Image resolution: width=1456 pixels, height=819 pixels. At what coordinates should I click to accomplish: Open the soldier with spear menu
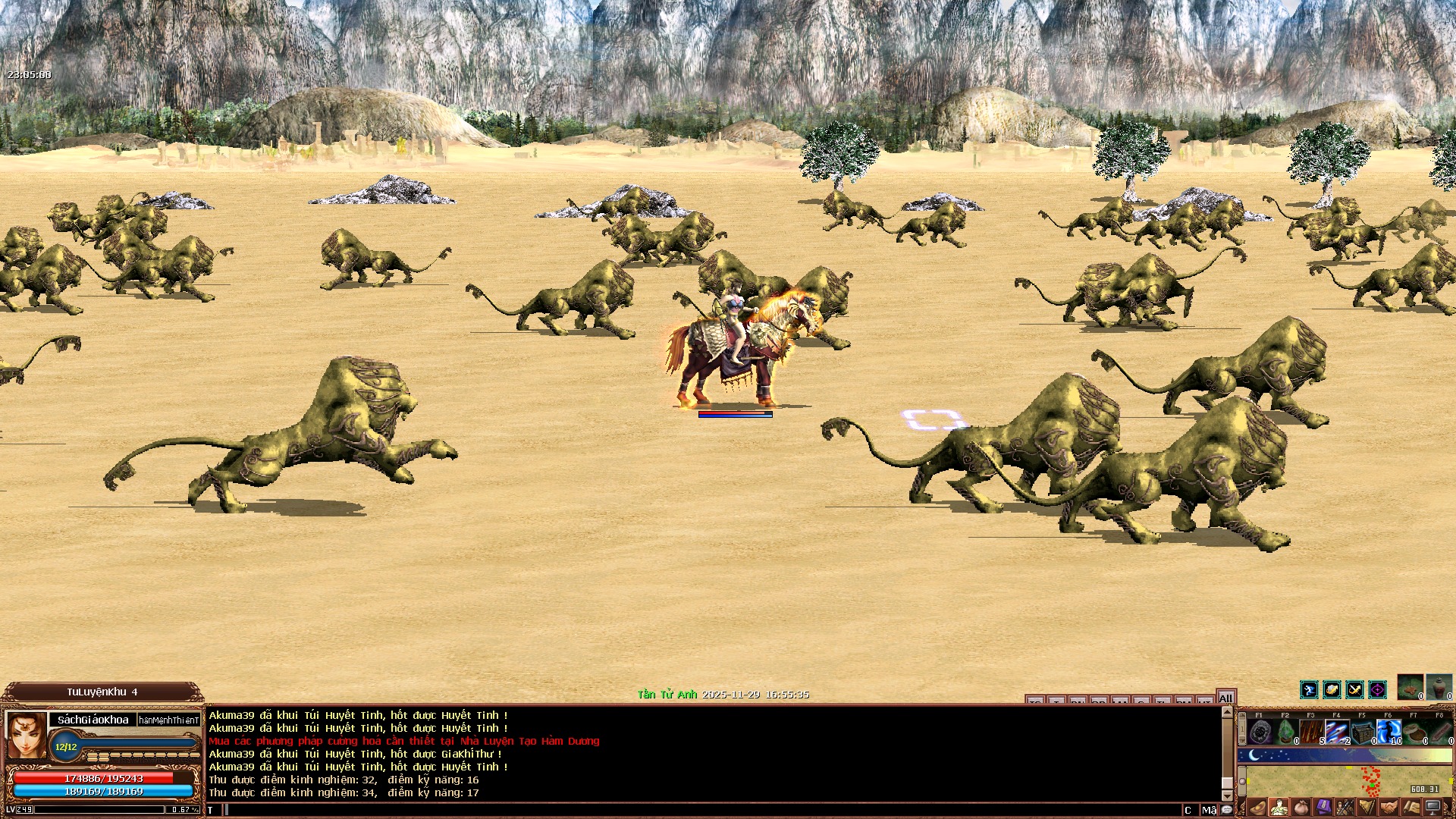1345,807
